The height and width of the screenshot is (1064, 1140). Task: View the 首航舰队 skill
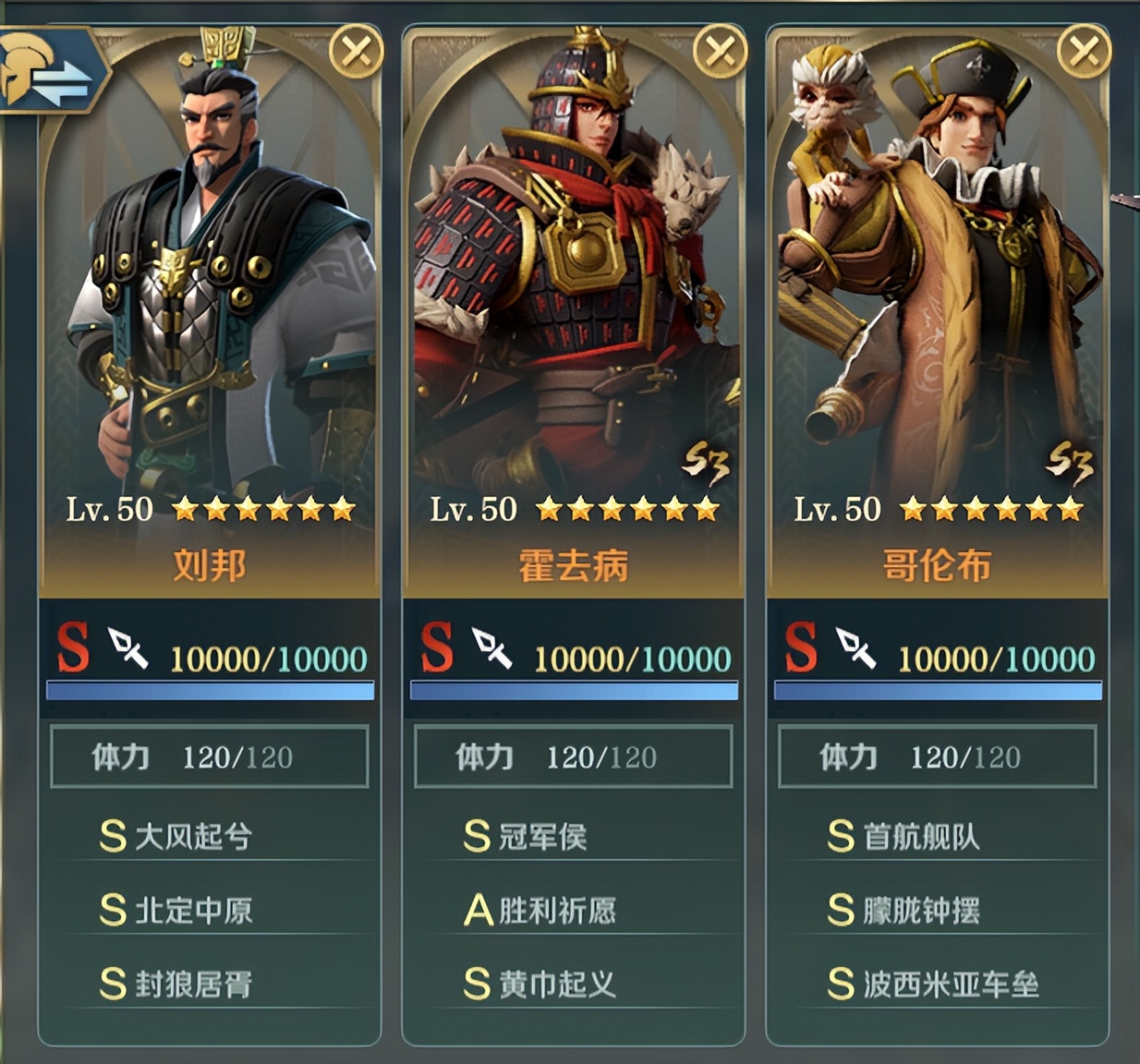pos(920,837)
